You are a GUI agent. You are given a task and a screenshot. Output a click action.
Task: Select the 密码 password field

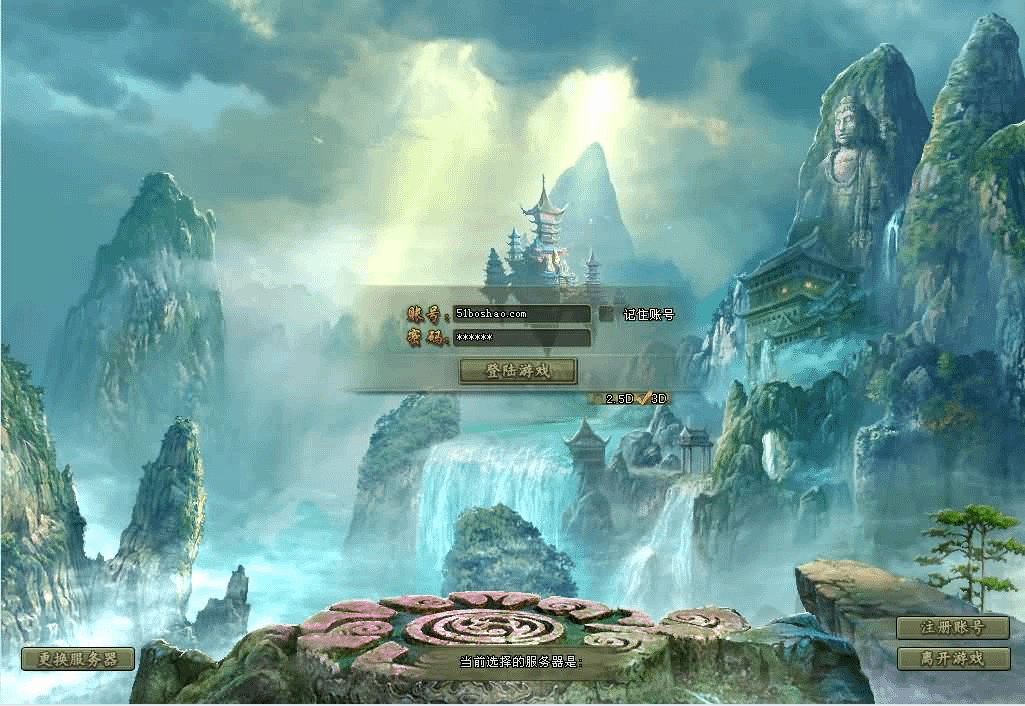click(x=520, y=338)
